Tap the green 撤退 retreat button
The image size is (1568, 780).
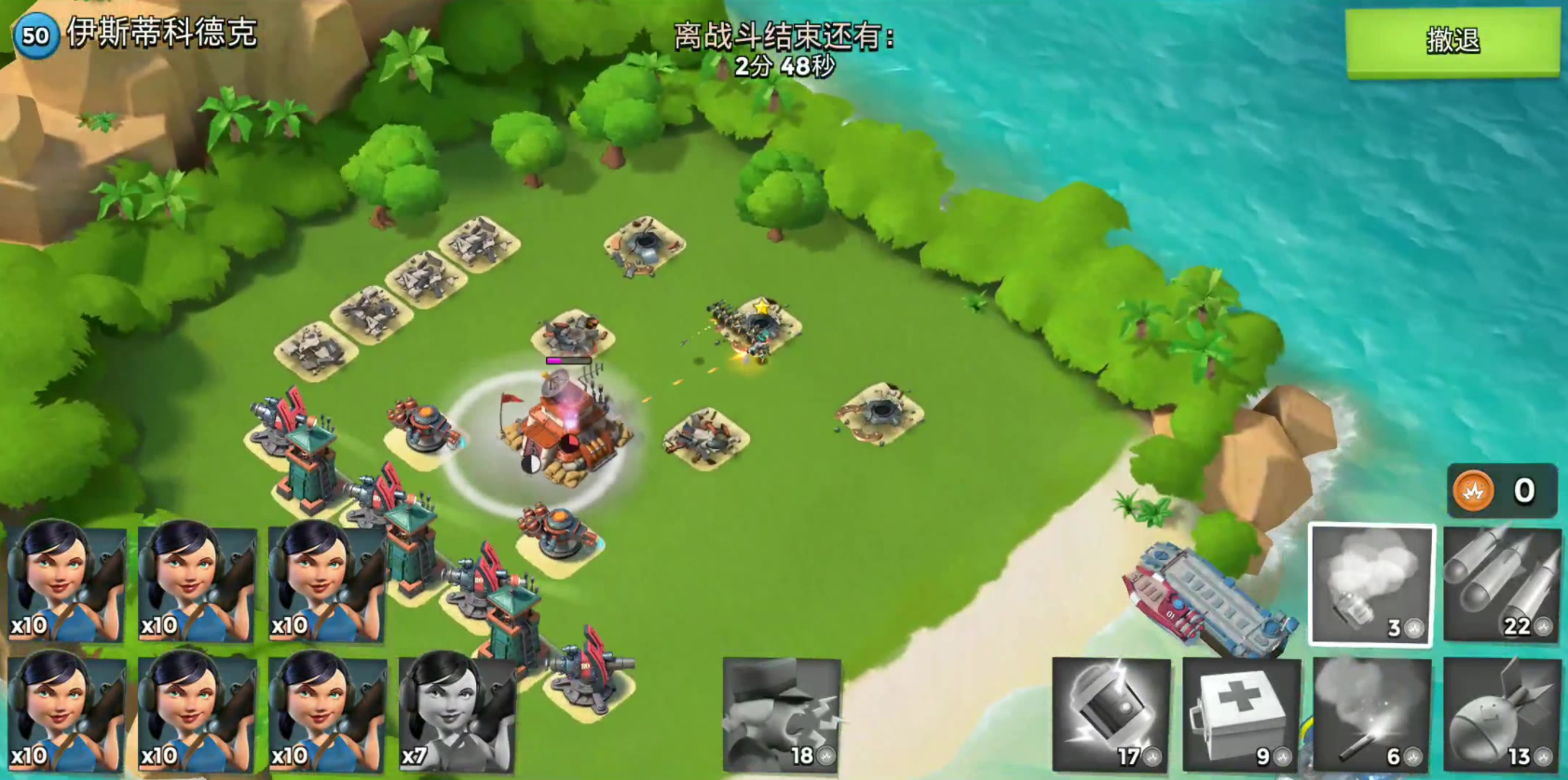pyautogui.click(x=1452, y=41)
